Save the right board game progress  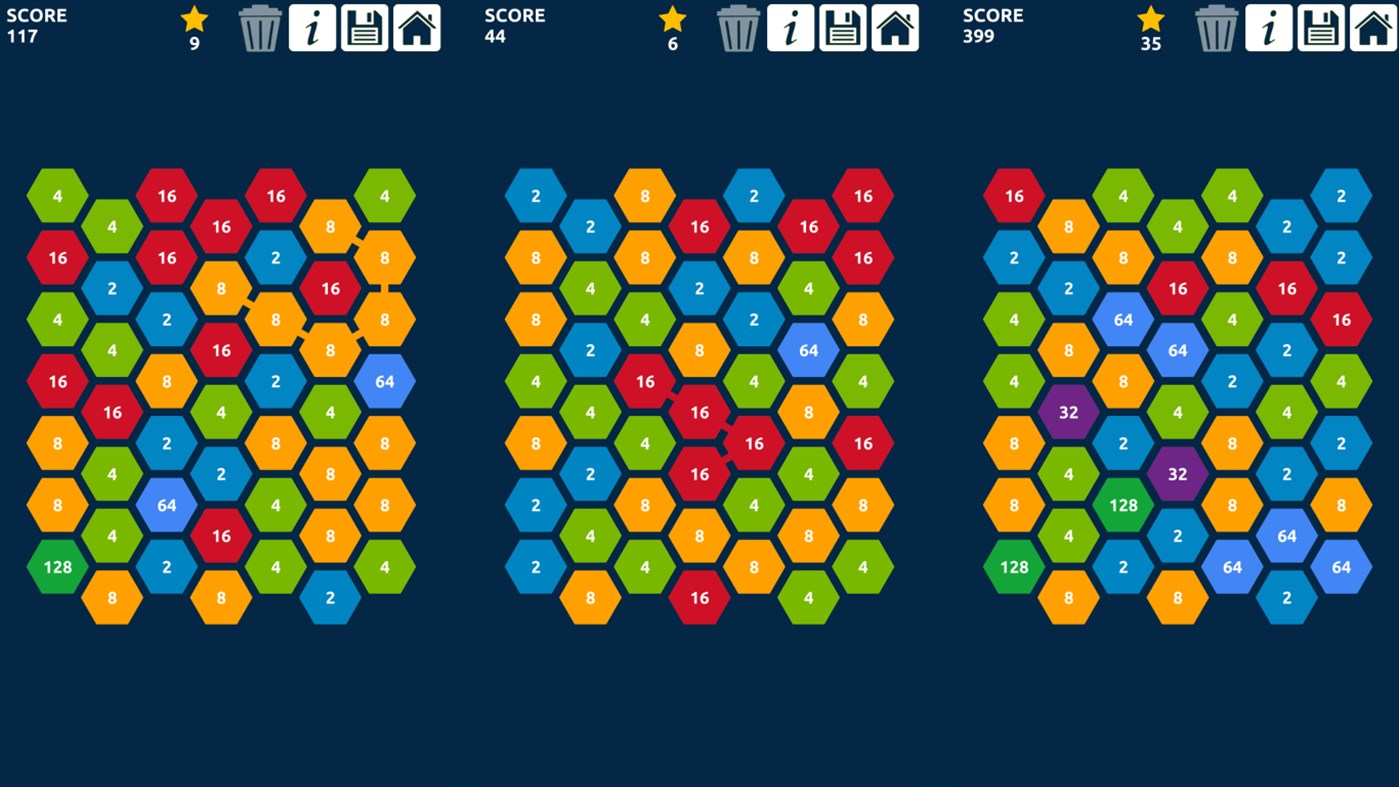pyautogui.click(x=1320, y=27)
